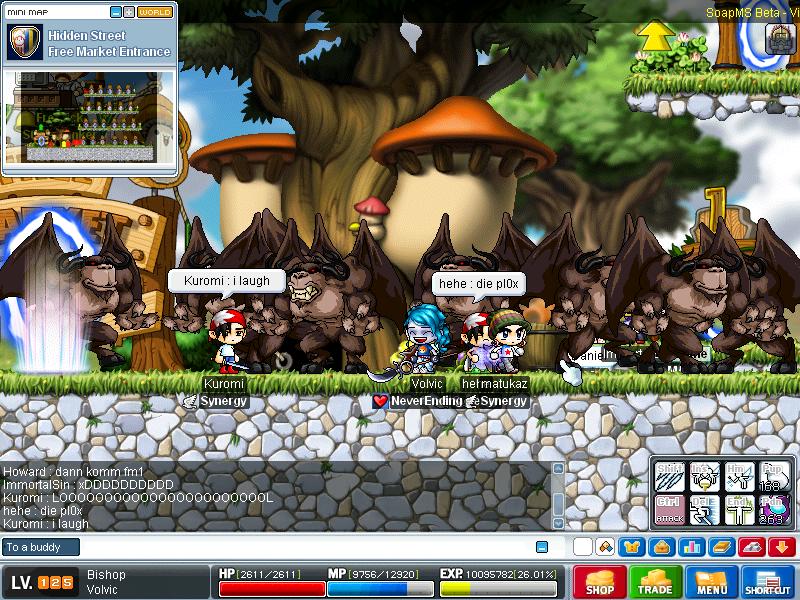Open the Menu button
800x600 pixels.
712,582
